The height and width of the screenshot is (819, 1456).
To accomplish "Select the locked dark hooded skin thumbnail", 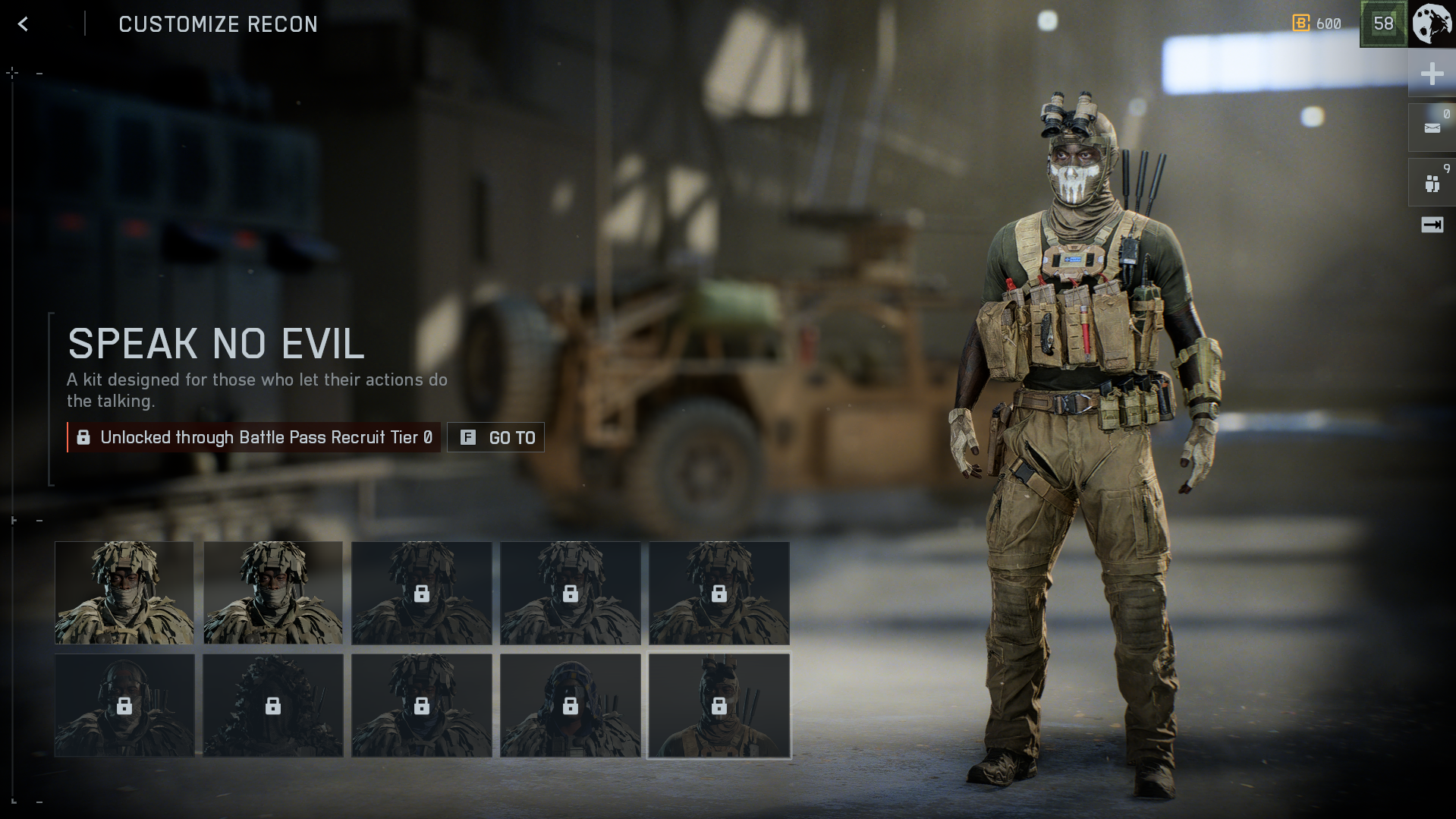I will pyautogui.click(x=571, y=706).
